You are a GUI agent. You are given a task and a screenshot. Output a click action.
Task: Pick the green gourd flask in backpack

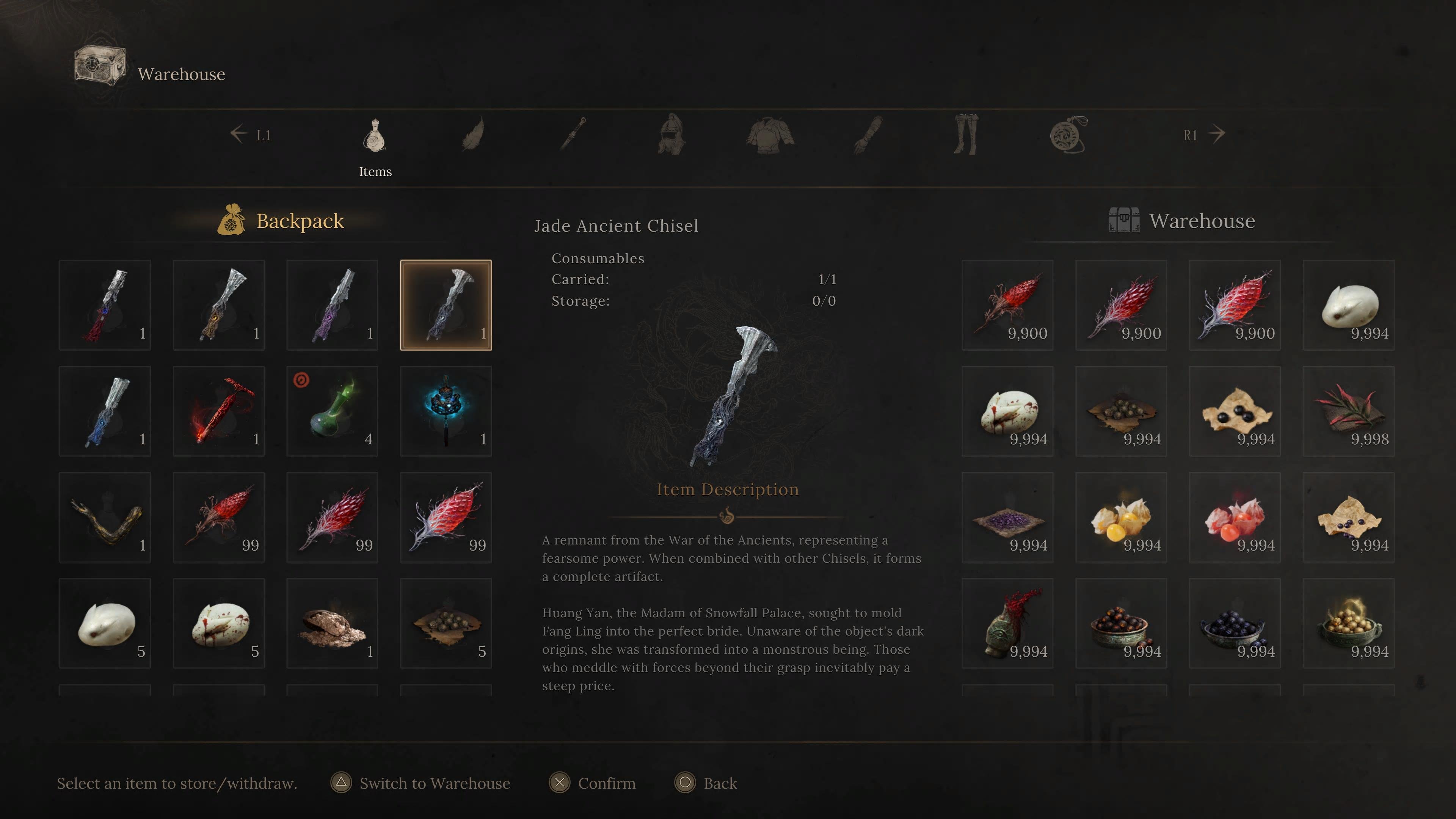click(332, 411)
